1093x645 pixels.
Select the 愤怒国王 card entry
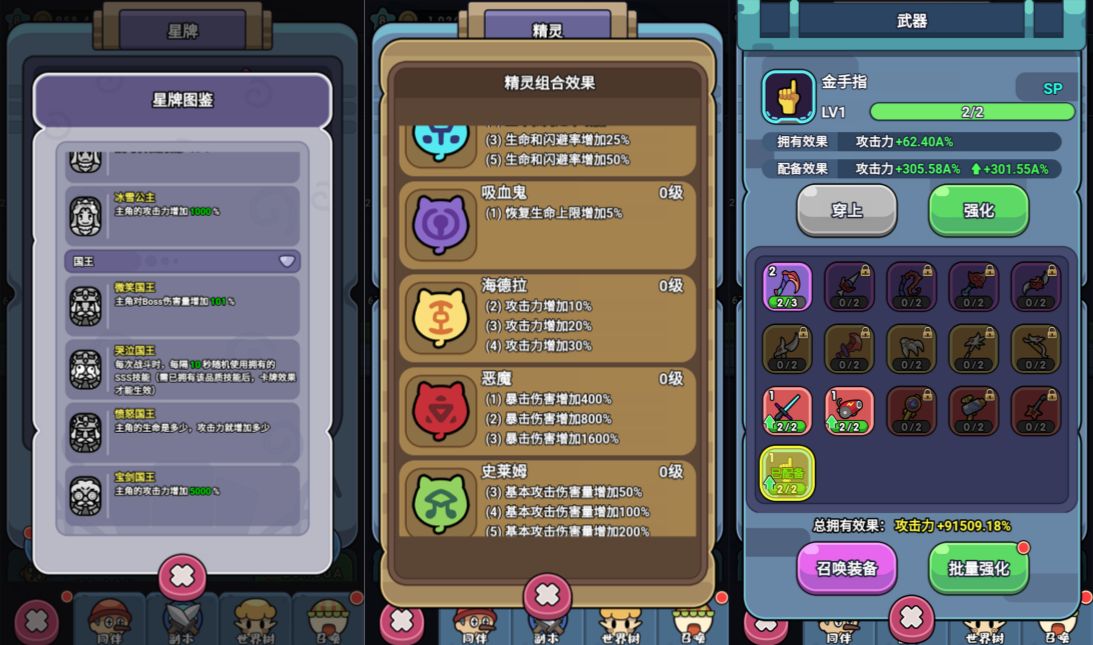click(183, 432)
